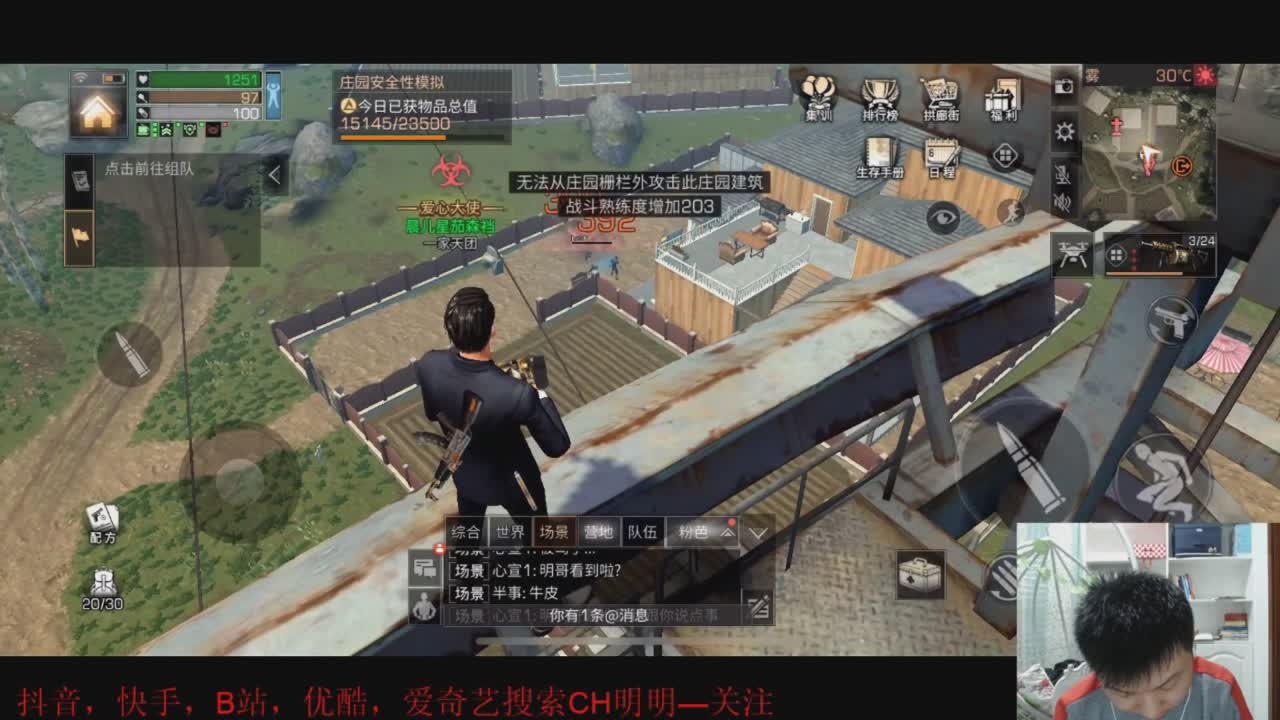Open the 拱廊街 shop cart icon
This screenshot has width=1280, height=720.
[941, 98]
